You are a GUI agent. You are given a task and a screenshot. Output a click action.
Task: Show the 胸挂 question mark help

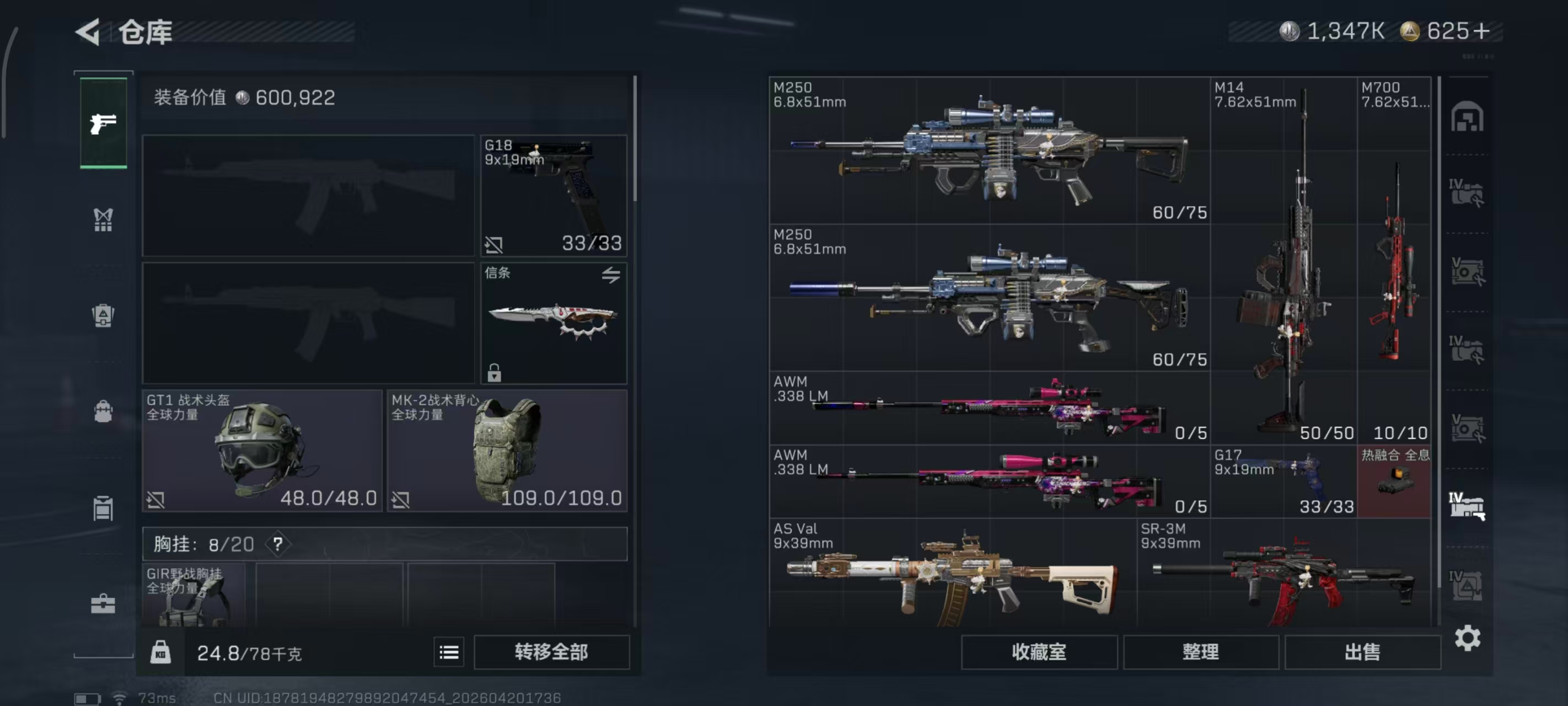[278, 544]
